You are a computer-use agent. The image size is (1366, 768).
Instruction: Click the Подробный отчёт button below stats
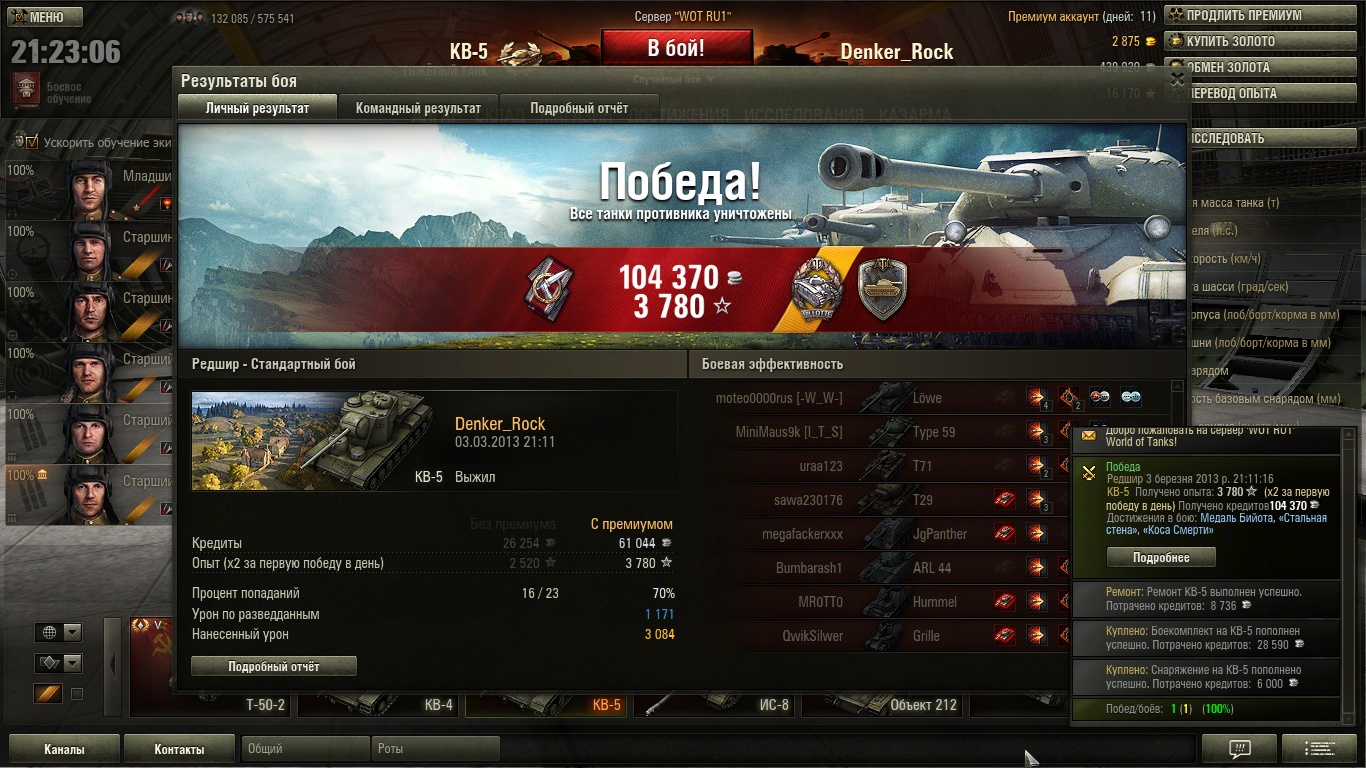tap(274, 666)
